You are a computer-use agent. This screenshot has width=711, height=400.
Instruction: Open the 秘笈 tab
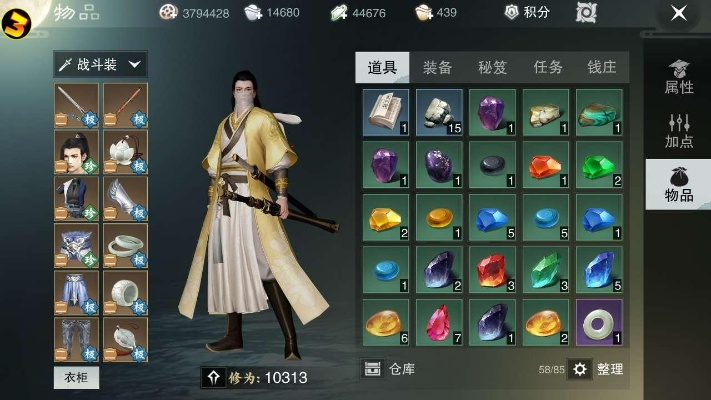coord(492,67)
